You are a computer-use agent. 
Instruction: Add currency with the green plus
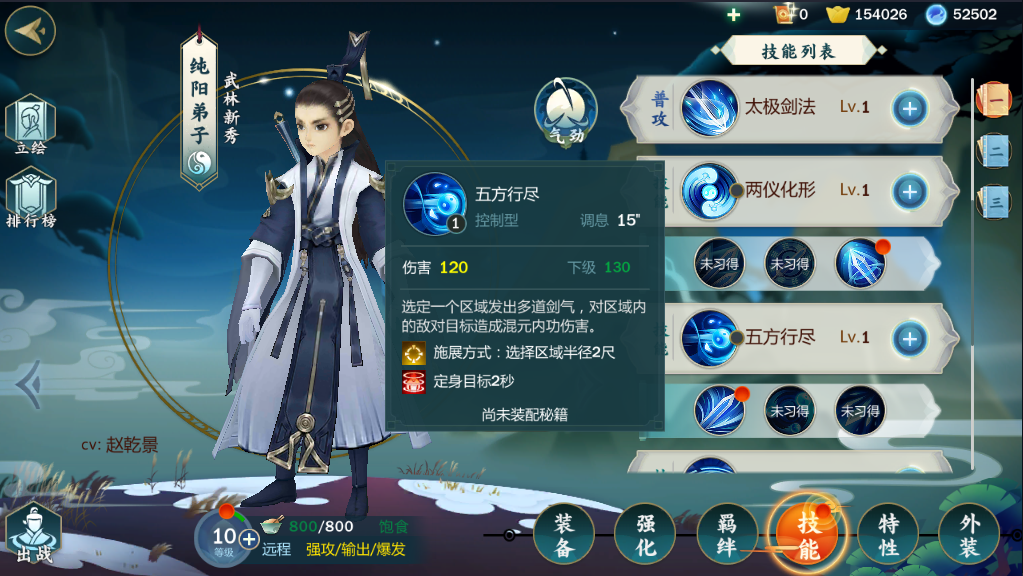click(x=733, y=14)
